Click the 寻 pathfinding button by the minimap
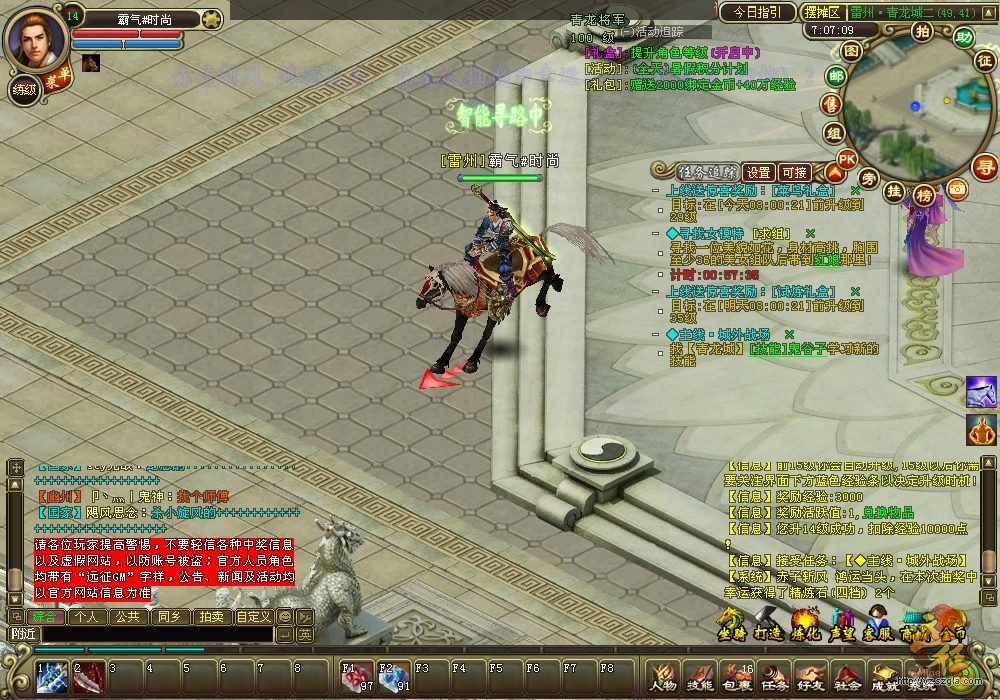 (985, 166)
